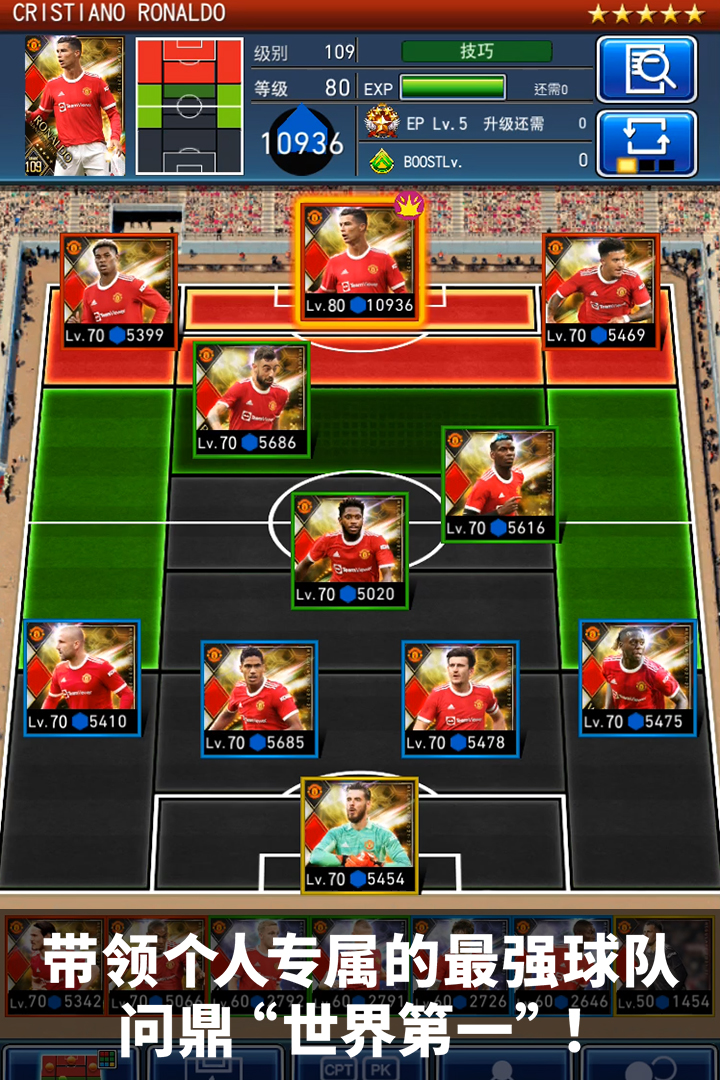Image resolution: width=720 pixels, height=1080 pixels.
Task: Select the midfielder card with power 5616
Action: (499, 484)
